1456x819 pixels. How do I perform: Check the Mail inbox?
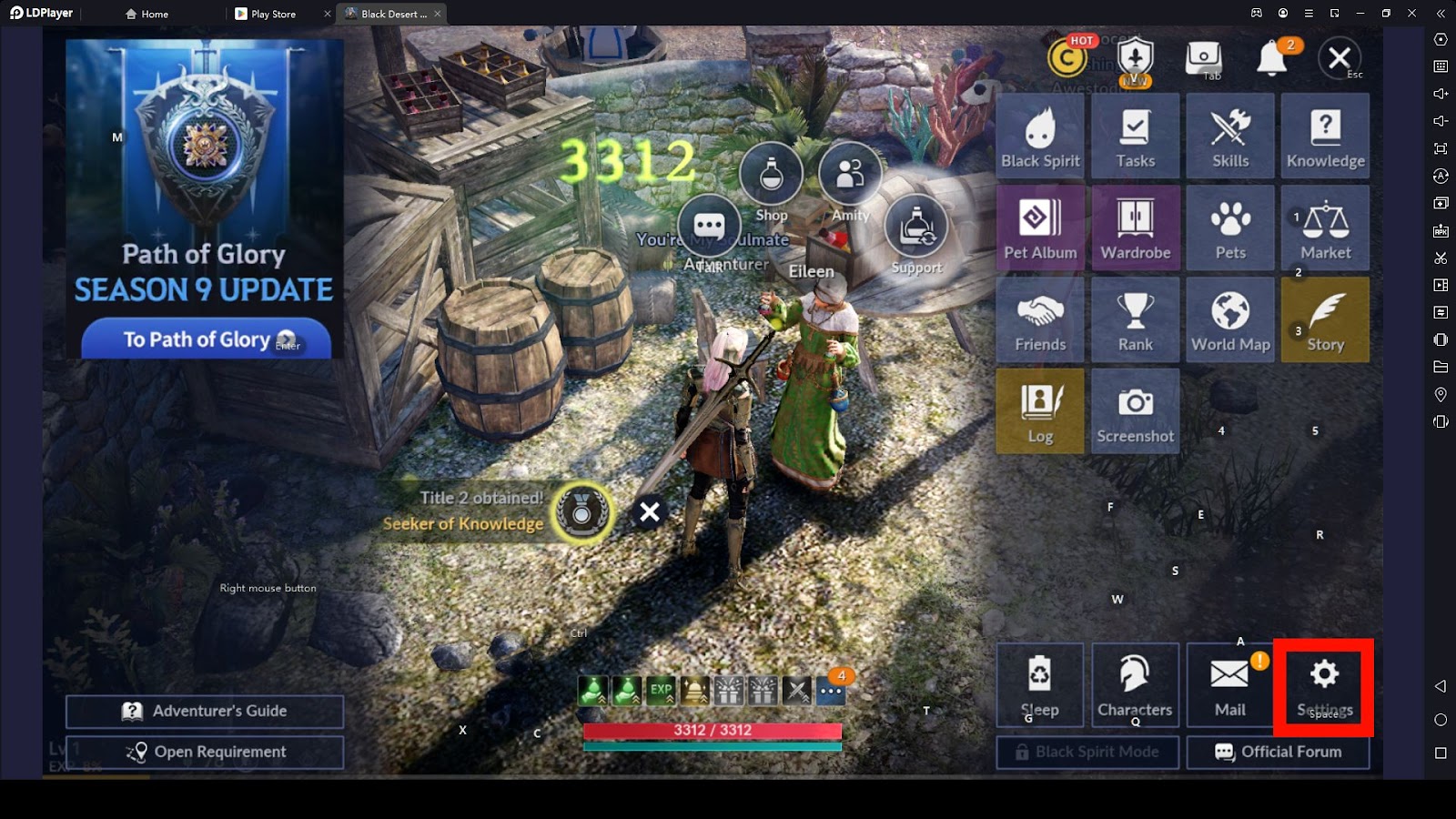click(x=1229, y=685)
